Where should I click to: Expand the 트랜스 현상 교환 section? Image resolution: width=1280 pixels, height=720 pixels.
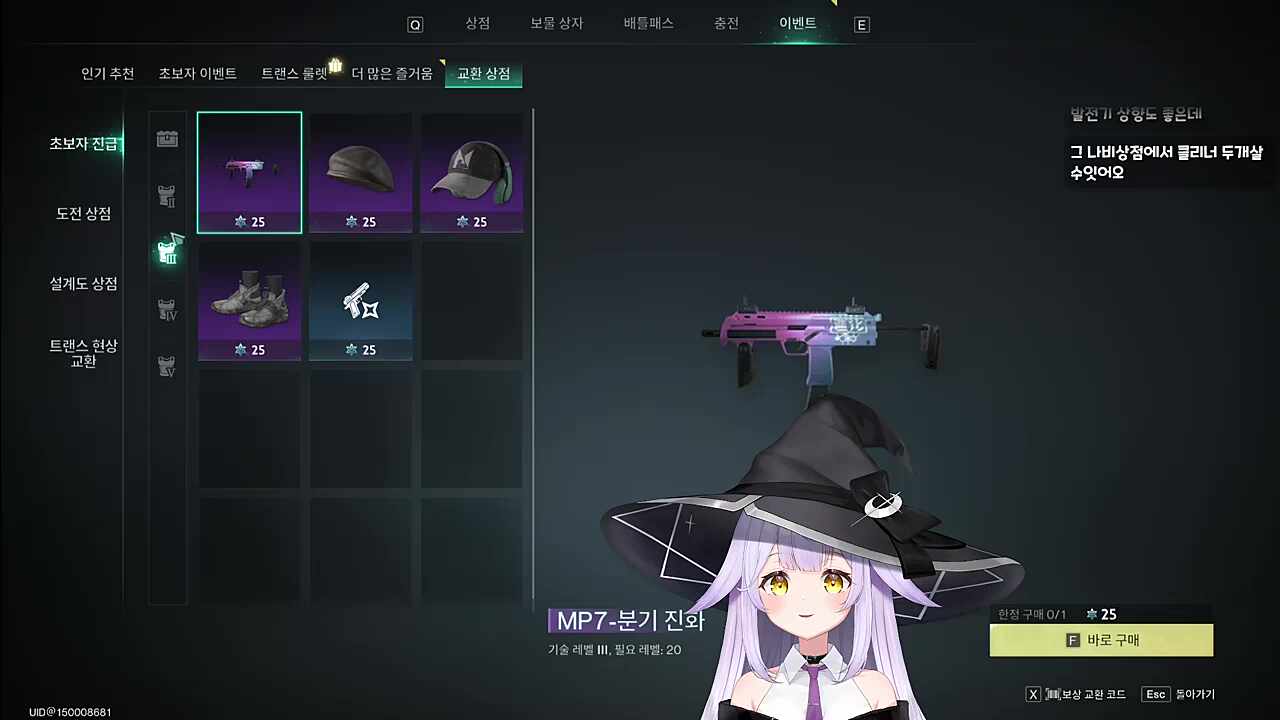83,353
